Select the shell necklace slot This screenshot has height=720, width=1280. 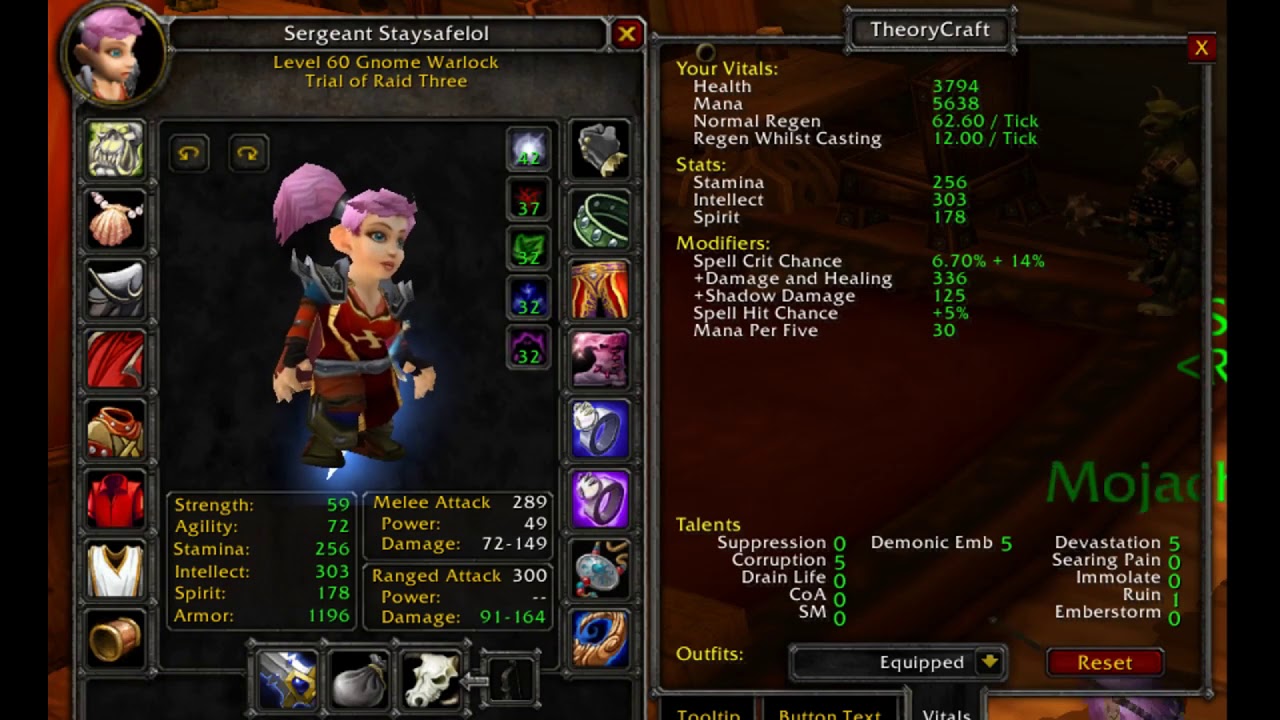click(116, 220)
